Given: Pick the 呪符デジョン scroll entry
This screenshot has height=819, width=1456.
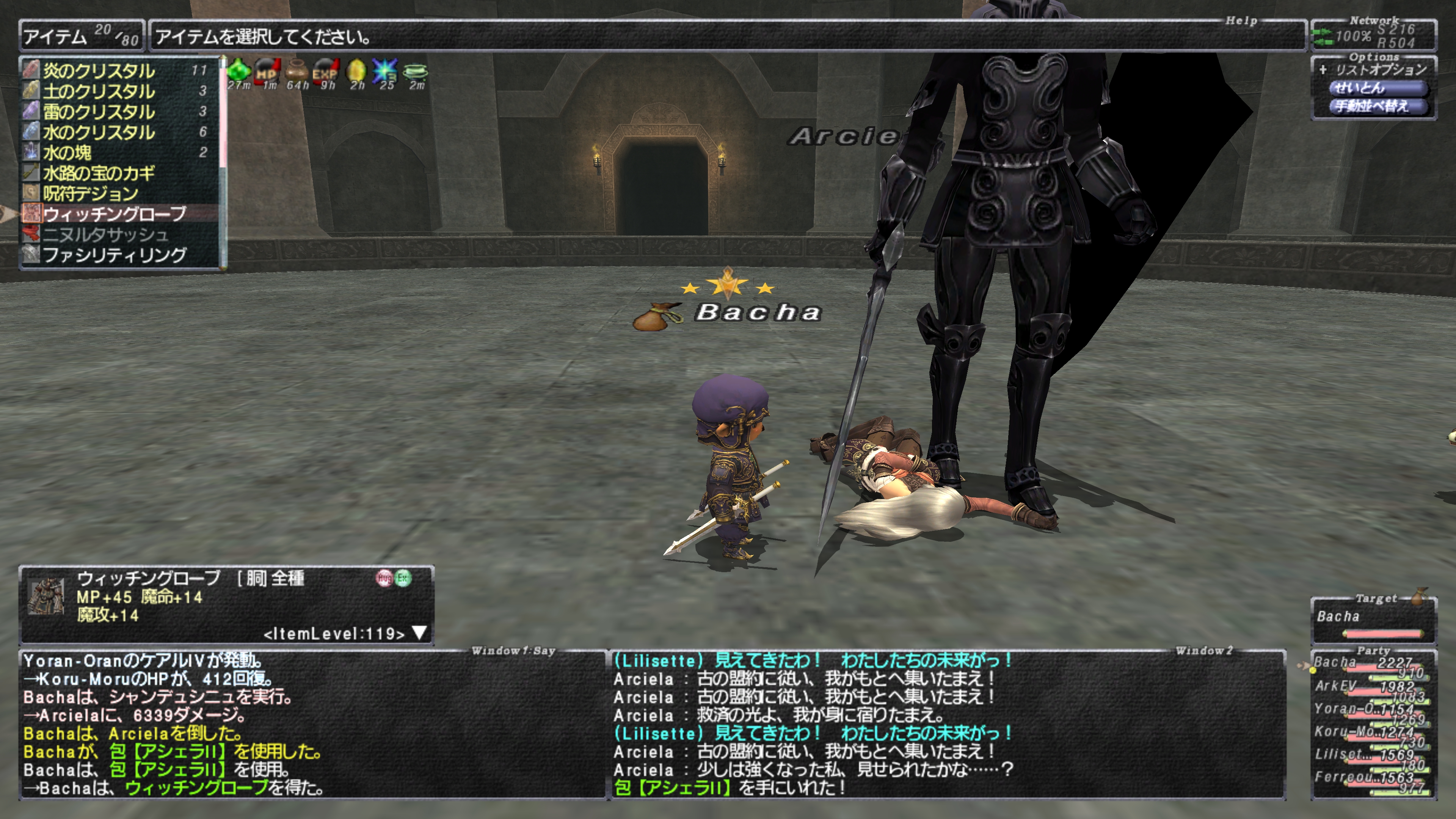Looking at the screenshot, I should (x=91, y=193).
